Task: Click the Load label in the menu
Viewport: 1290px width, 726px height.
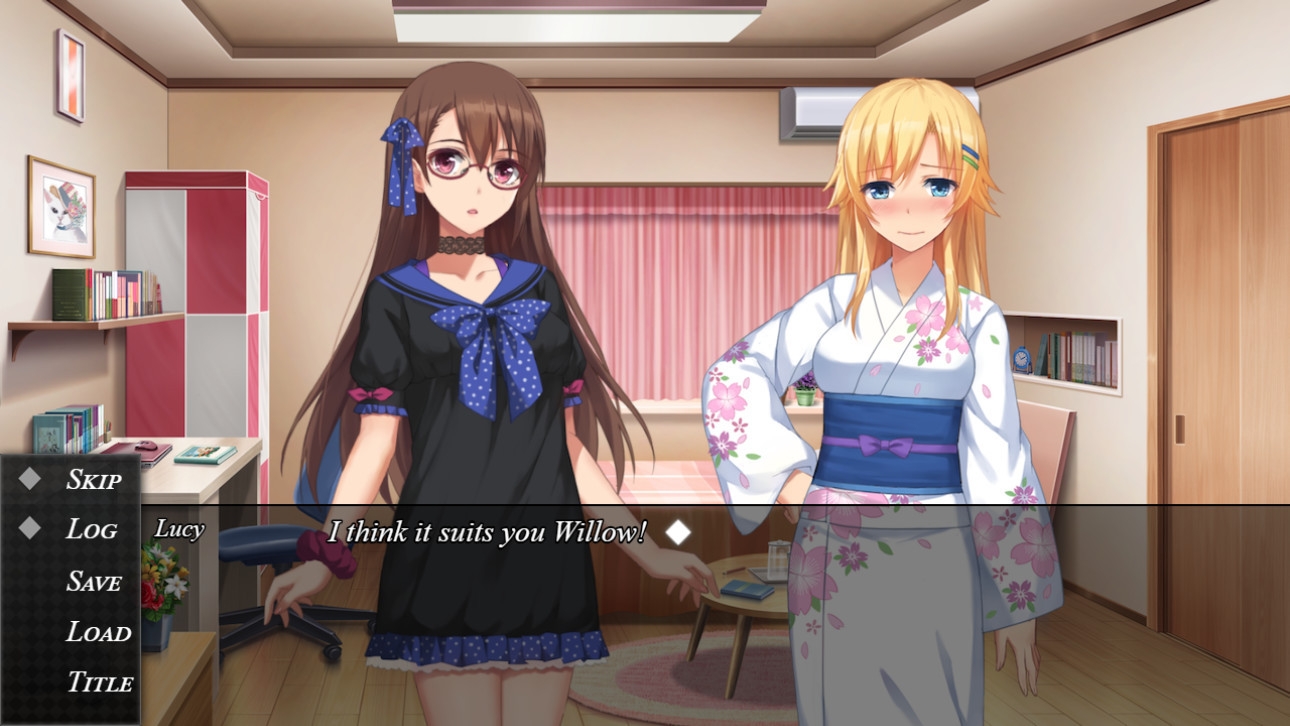Action: (97, 633)
